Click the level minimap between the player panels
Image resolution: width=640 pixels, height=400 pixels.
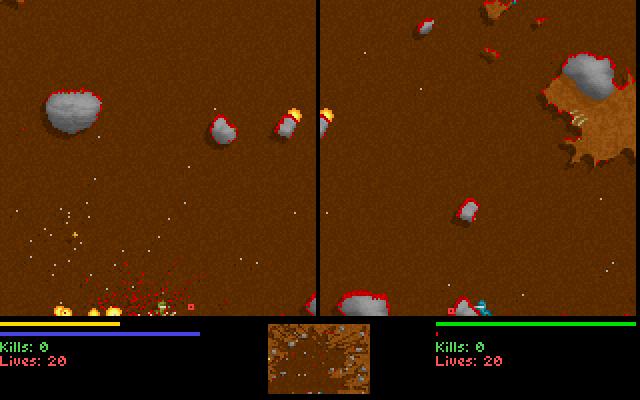click(x=319, y=358)
